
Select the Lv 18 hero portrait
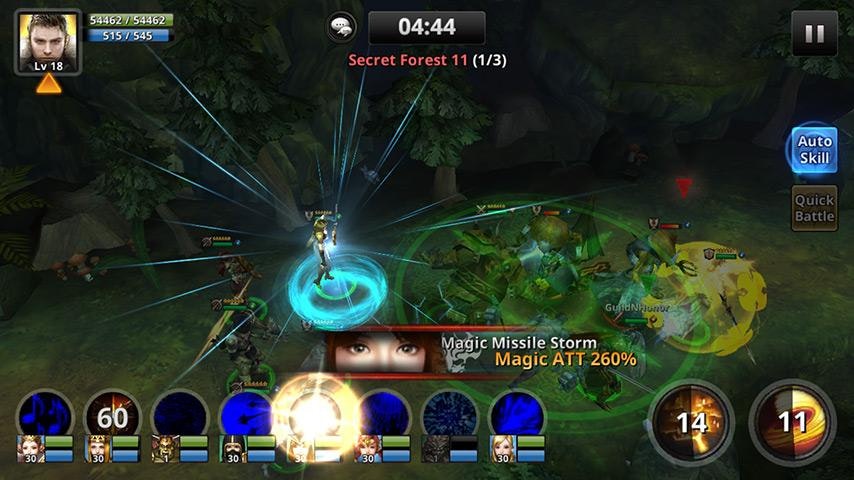[48, 42]
